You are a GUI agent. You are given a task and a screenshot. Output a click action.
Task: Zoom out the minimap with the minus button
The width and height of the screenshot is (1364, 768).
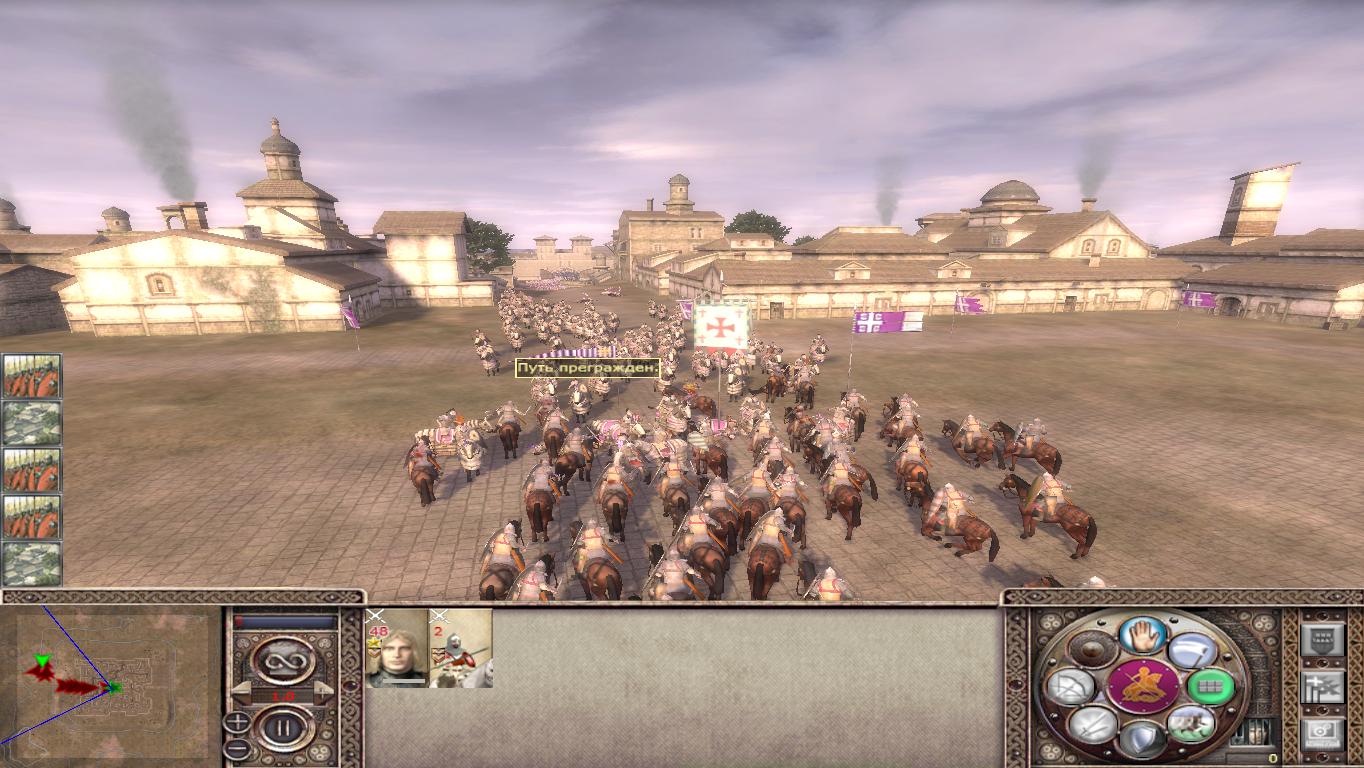click(x=237, y=747)
